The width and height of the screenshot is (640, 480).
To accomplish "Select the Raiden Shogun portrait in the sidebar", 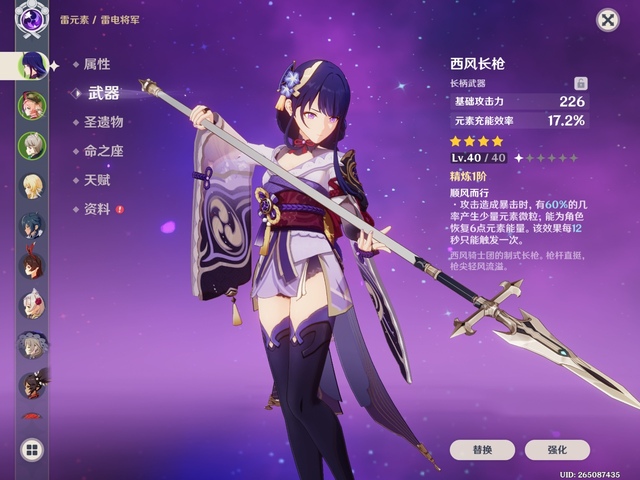I will click(32, 65).
